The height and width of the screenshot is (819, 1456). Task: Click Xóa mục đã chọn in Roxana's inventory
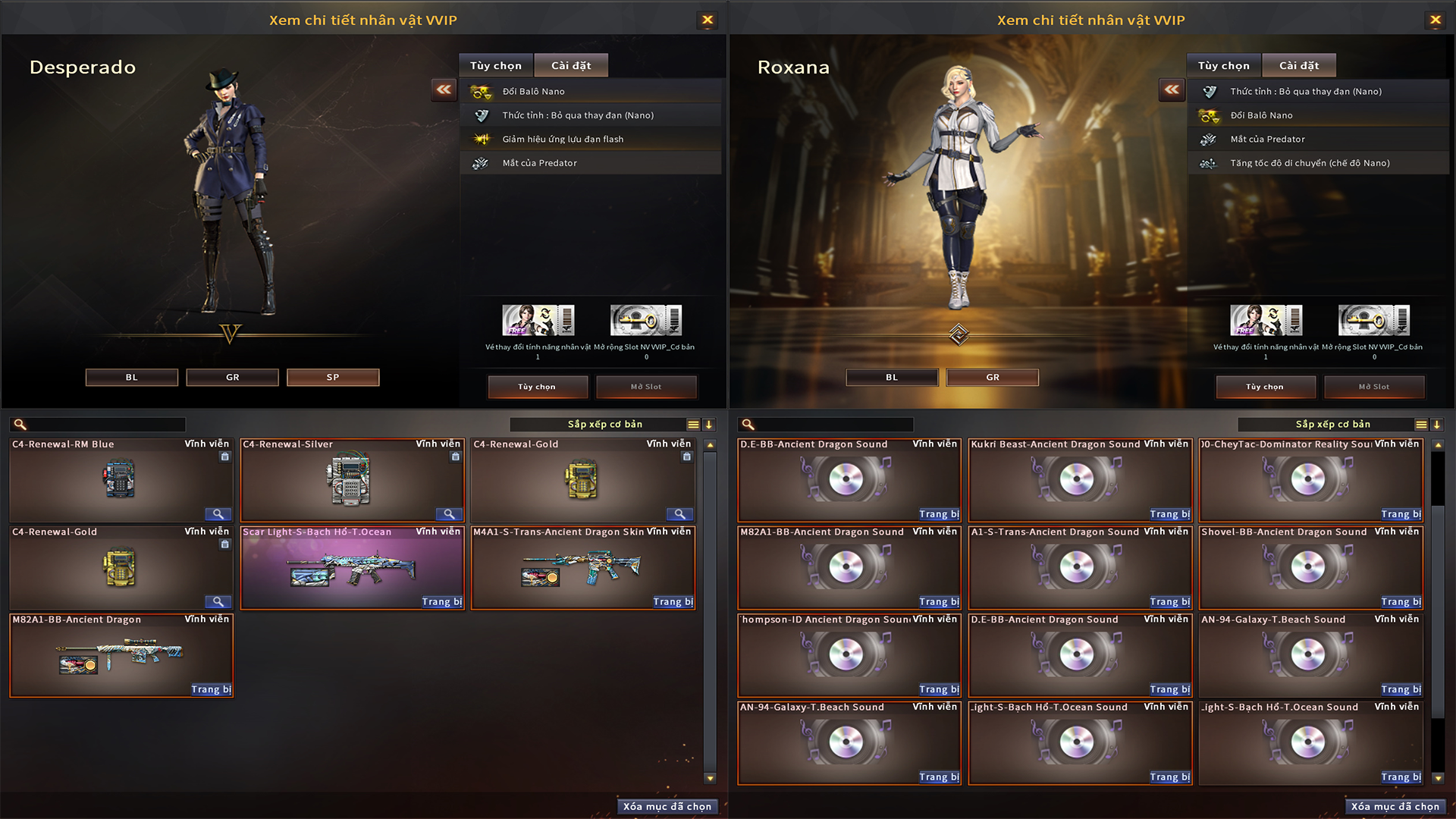[x=1395, y=807]
